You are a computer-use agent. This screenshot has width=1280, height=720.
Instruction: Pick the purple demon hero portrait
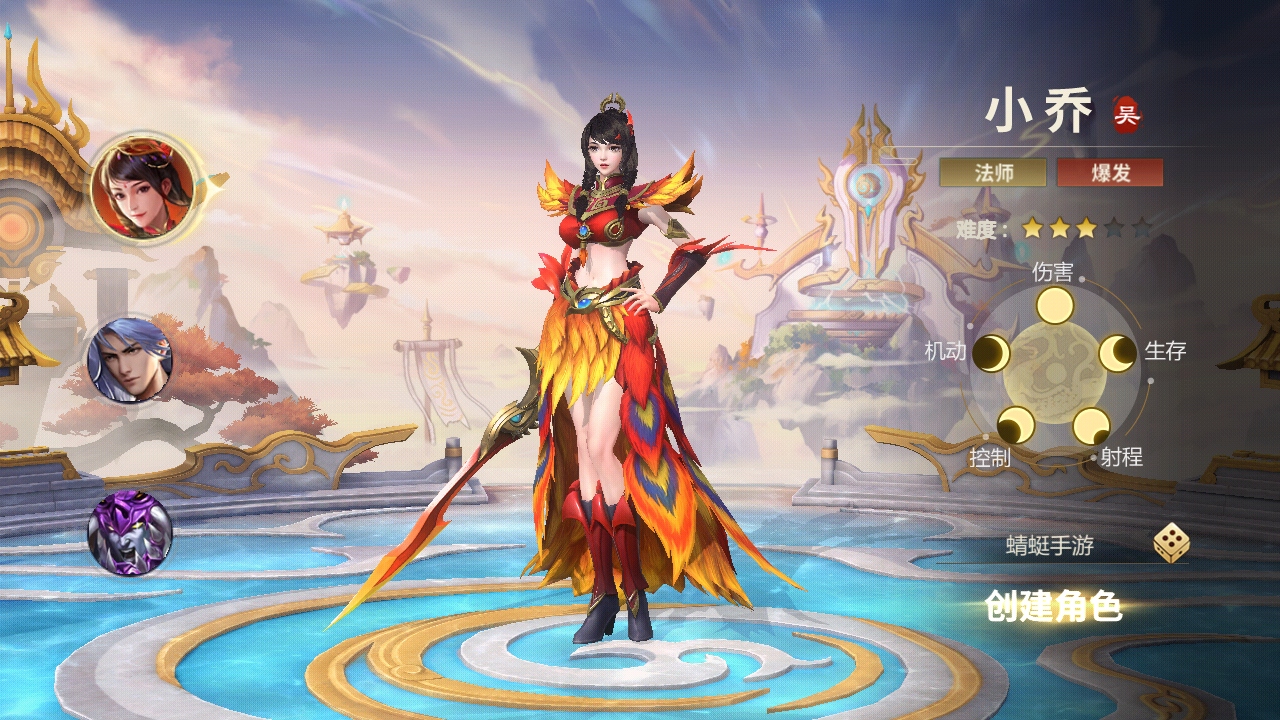(x=129, y=533)
